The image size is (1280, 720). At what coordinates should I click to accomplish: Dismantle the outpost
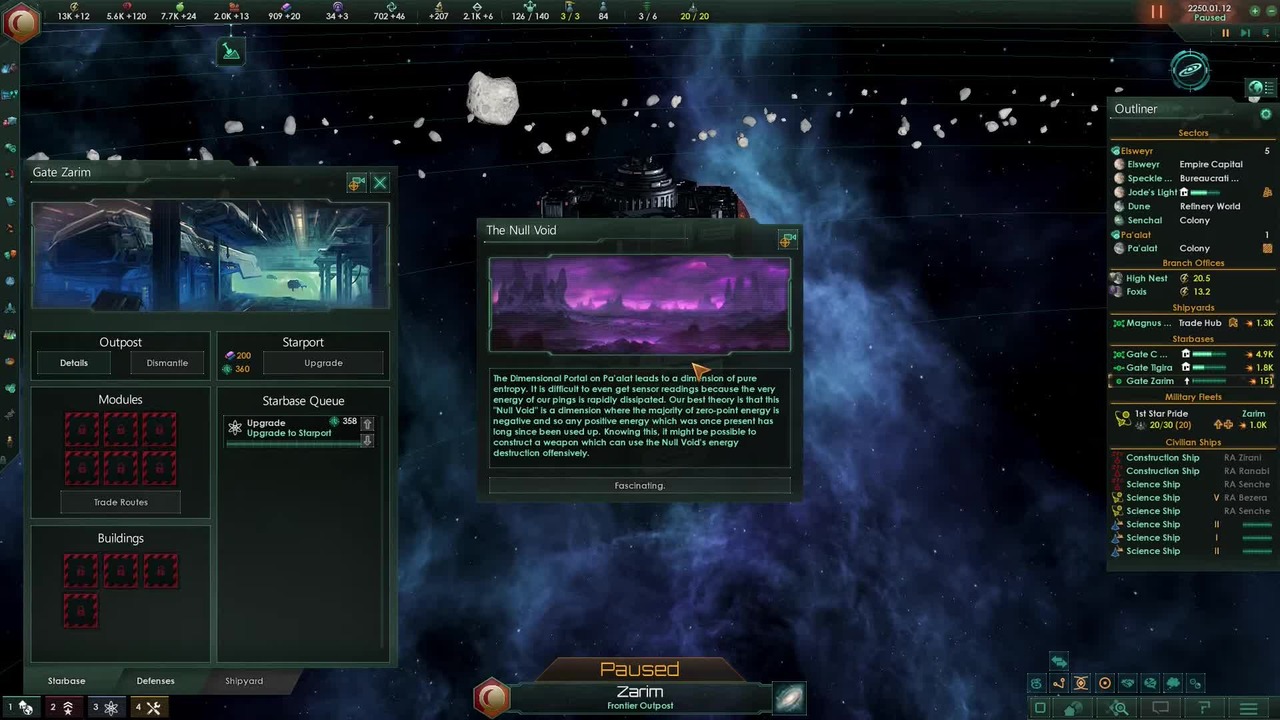167,363
